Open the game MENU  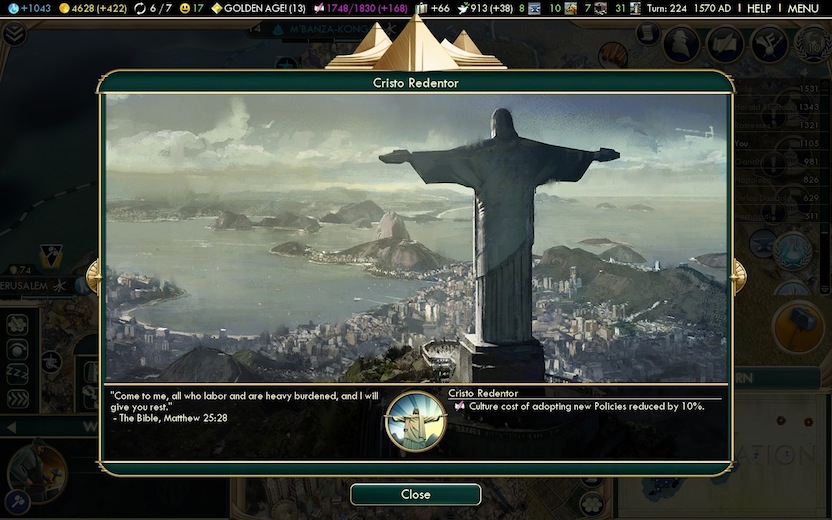[803, 8]
